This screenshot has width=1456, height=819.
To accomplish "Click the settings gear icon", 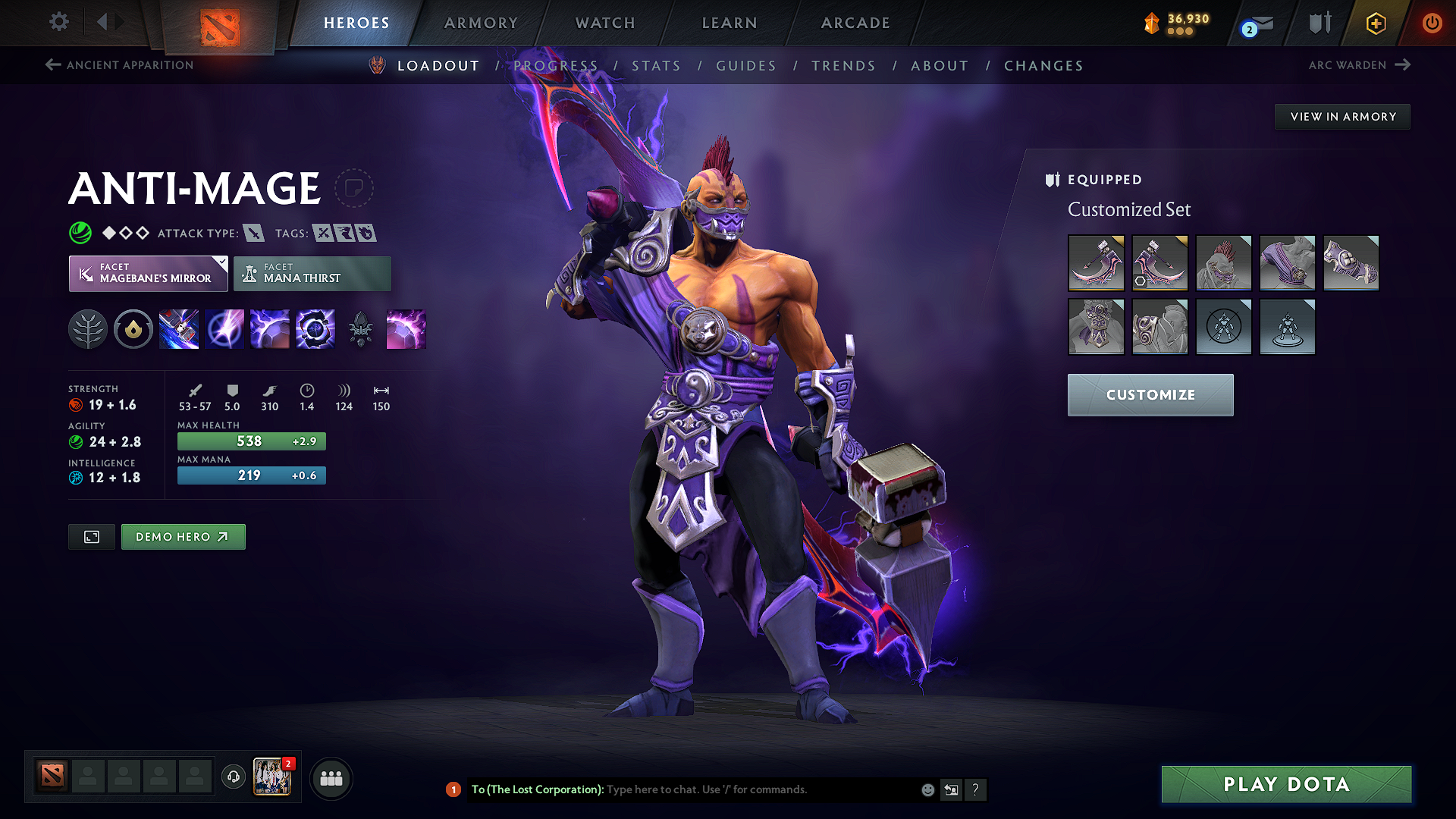I will point(58,22).
